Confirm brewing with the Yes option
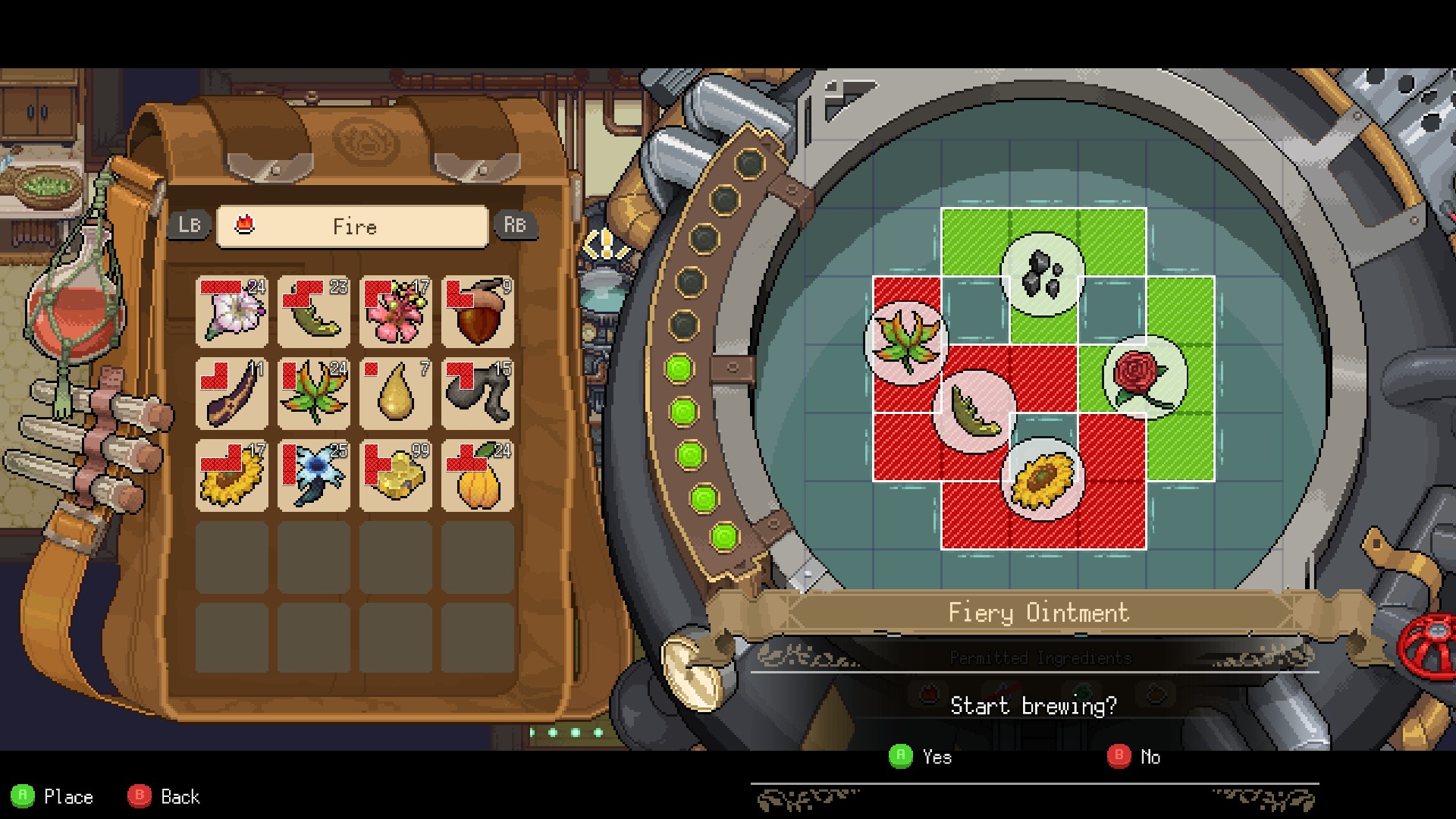 point(920,756)
